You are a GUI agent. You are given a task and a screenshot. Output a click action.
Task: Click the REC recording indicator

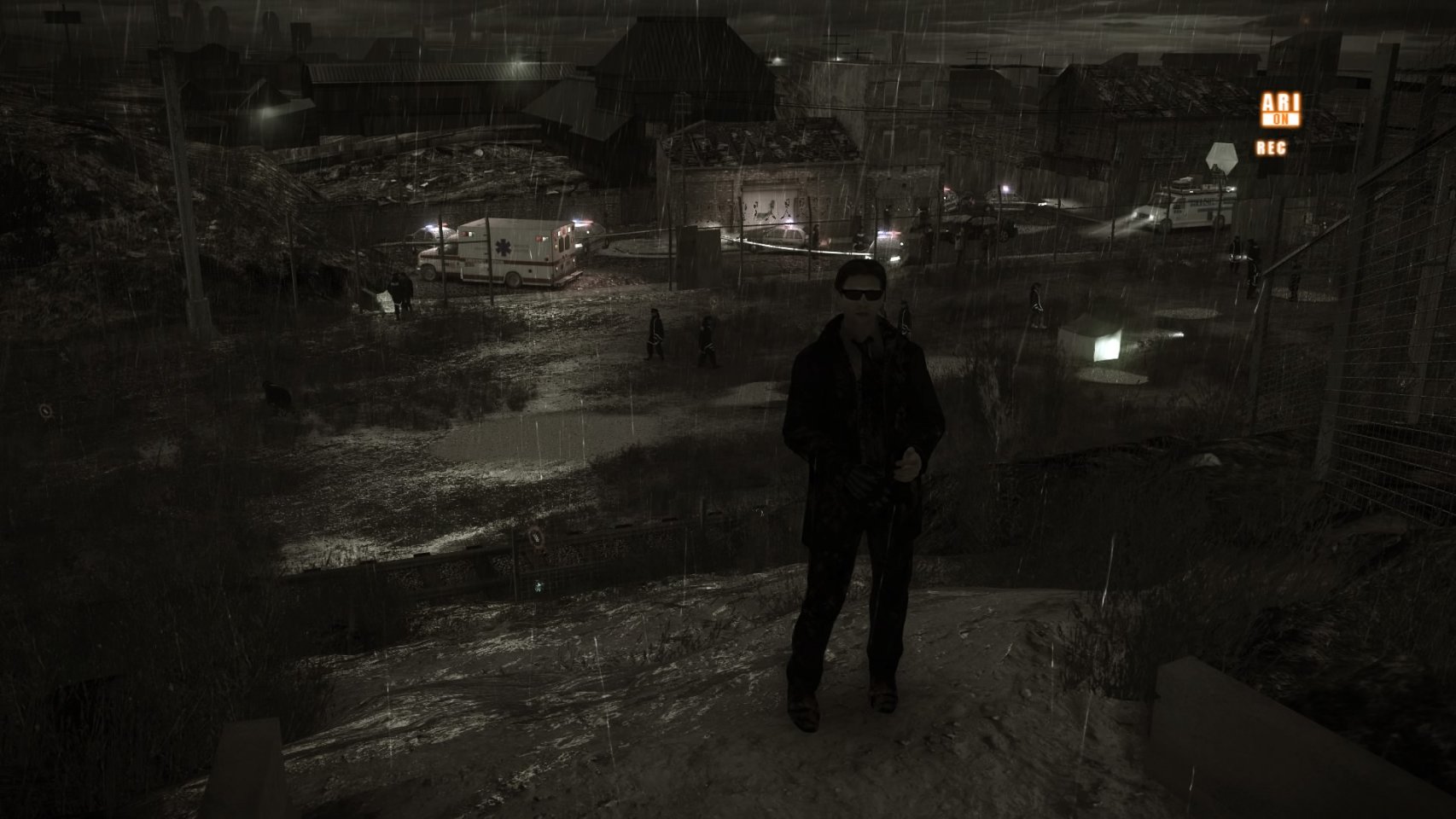tap(1270, 148)
